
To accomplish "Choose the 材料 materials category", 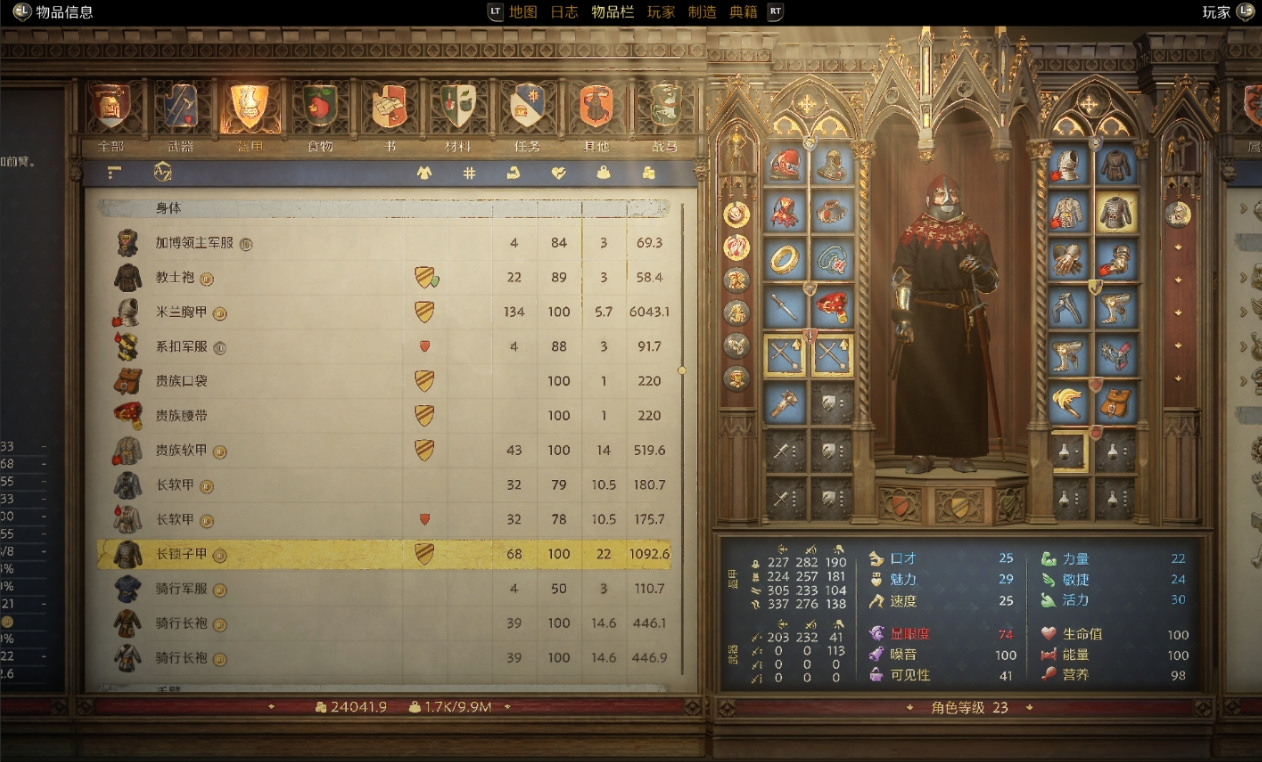I will click(458, 107).
